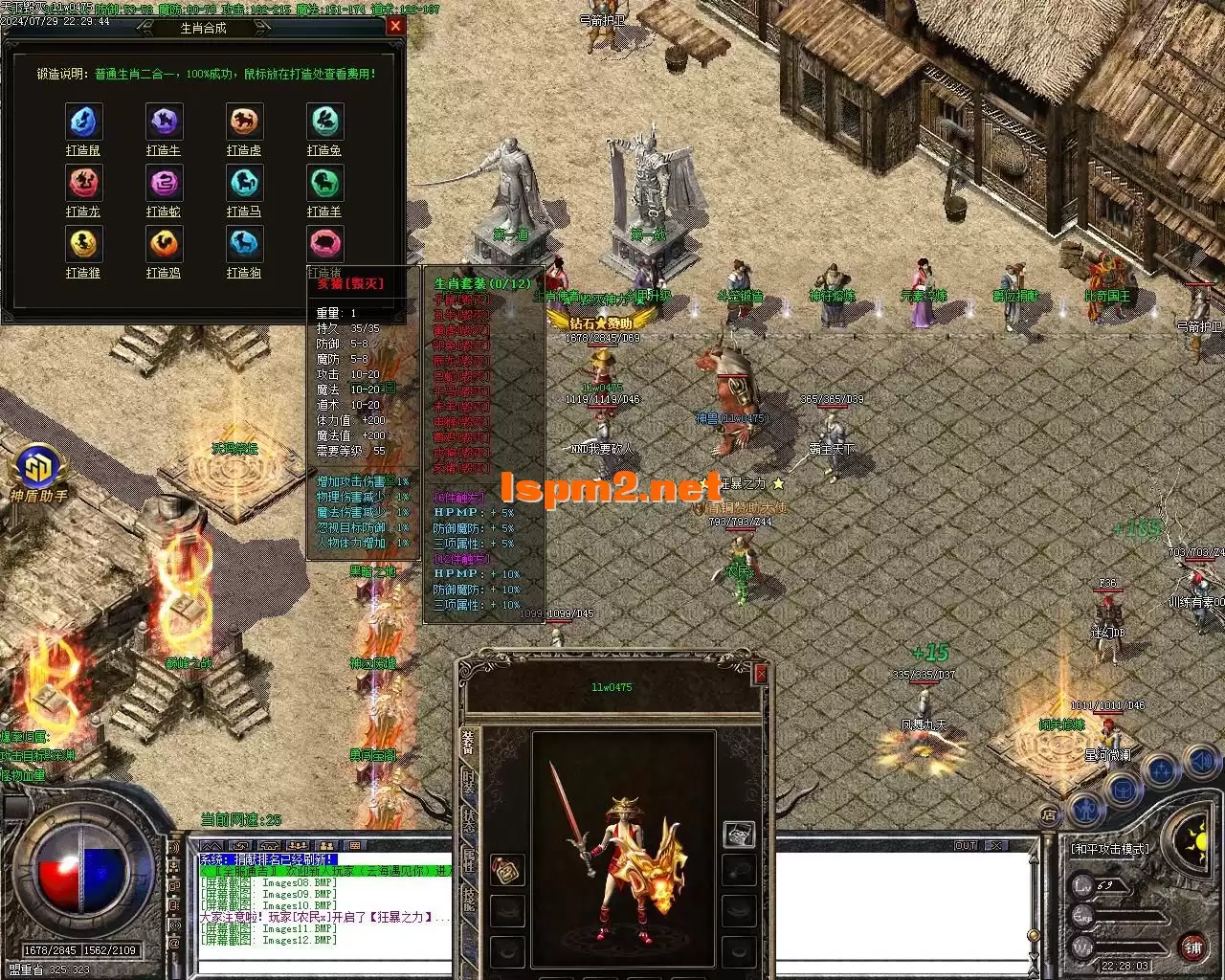Switch to the 状态 status tab
This screenshot has width=1225, height=980.
[468, 819]
